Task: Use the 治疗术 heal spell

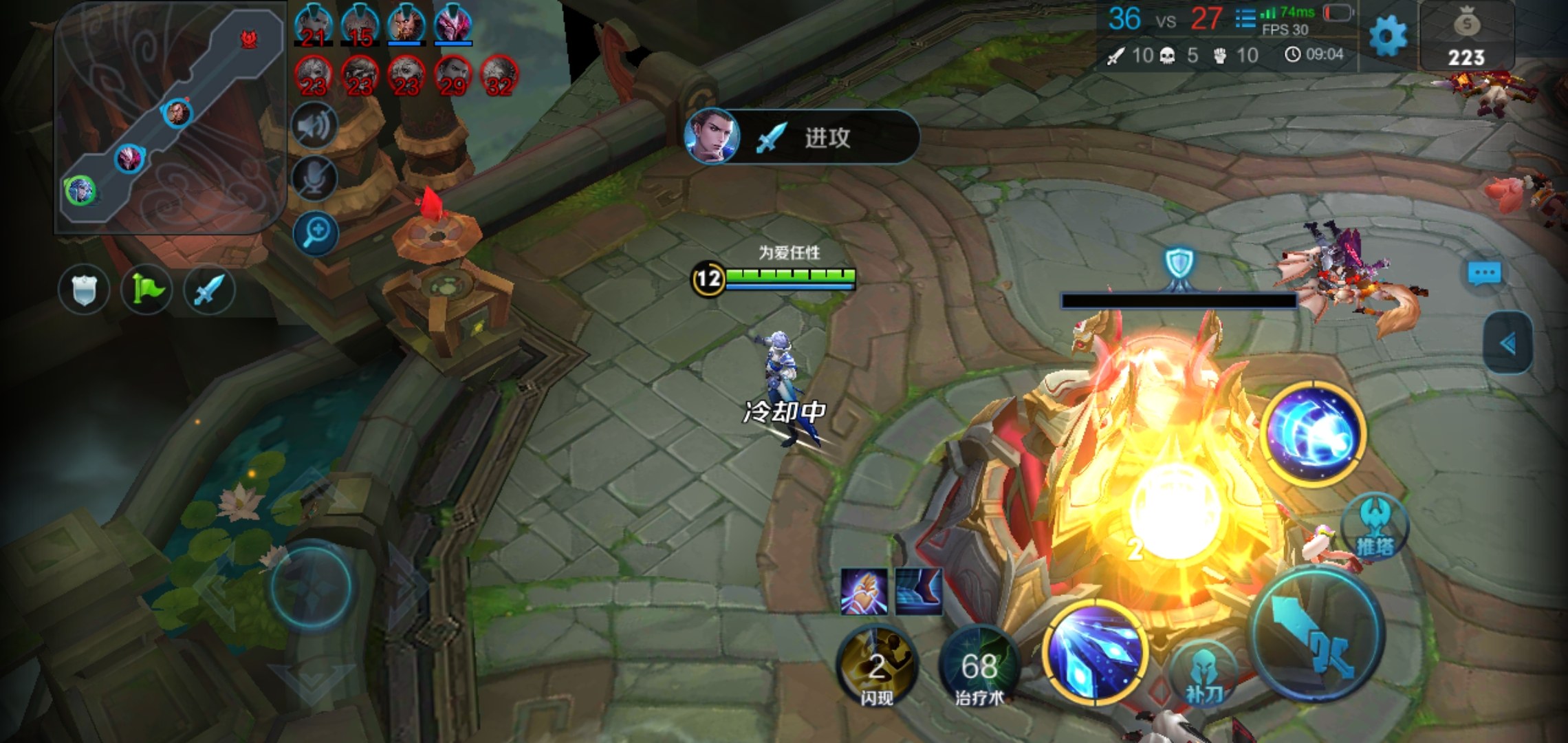Action: point(979,666)
